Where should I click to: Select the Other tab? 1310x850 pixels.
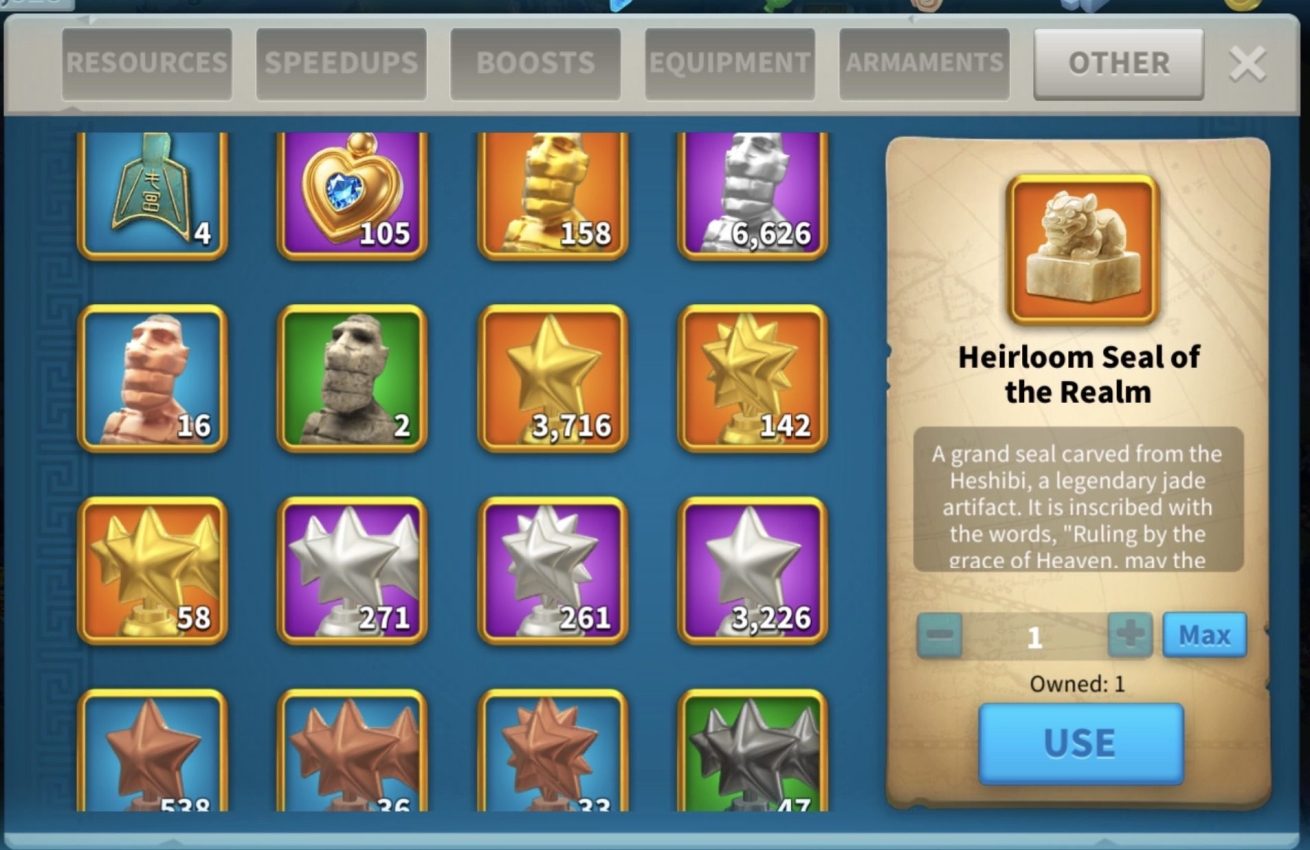click(1118, 63)
